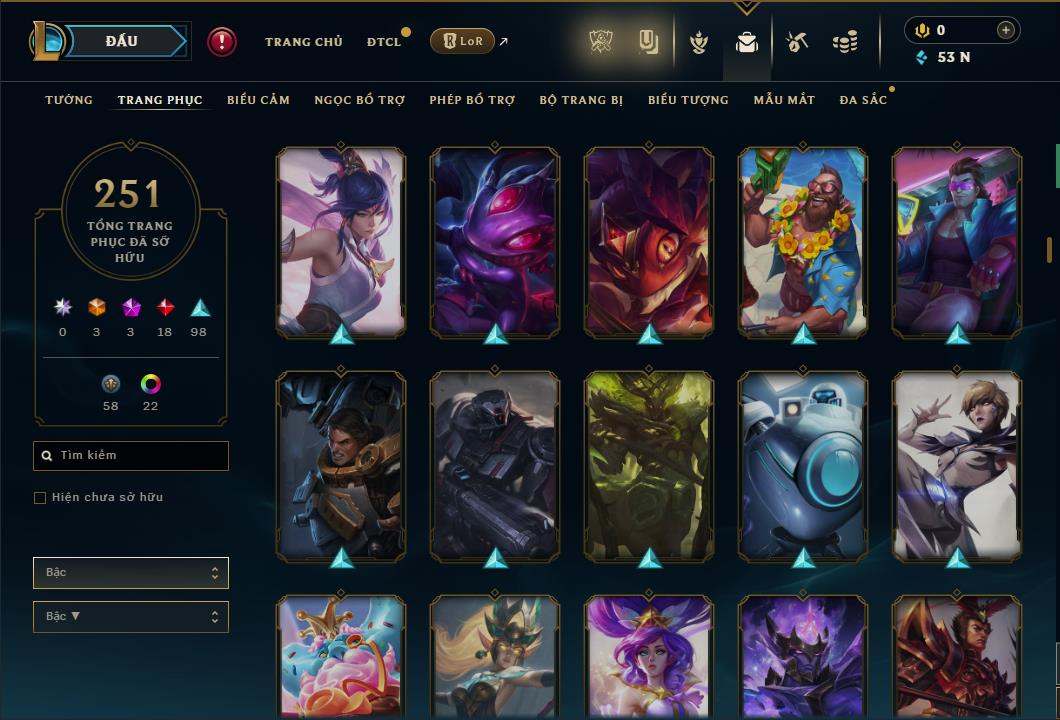
Task: Click the Tìm kiếm search field
Action: tap(131, 456)
